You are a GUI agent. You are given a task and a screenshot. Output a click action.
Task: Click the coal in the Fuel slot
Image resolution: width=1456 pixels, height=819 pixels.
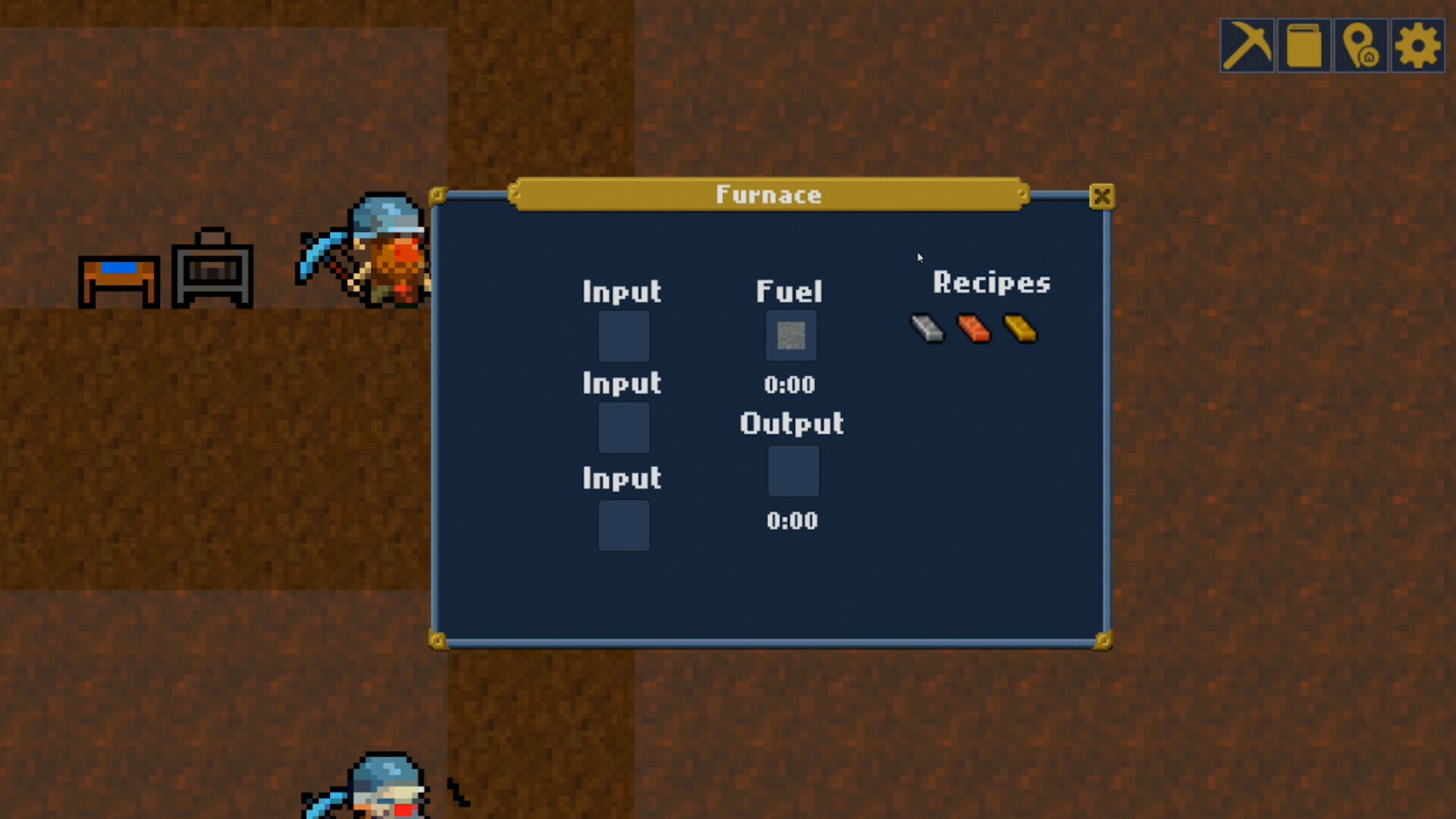click(790, 334)
